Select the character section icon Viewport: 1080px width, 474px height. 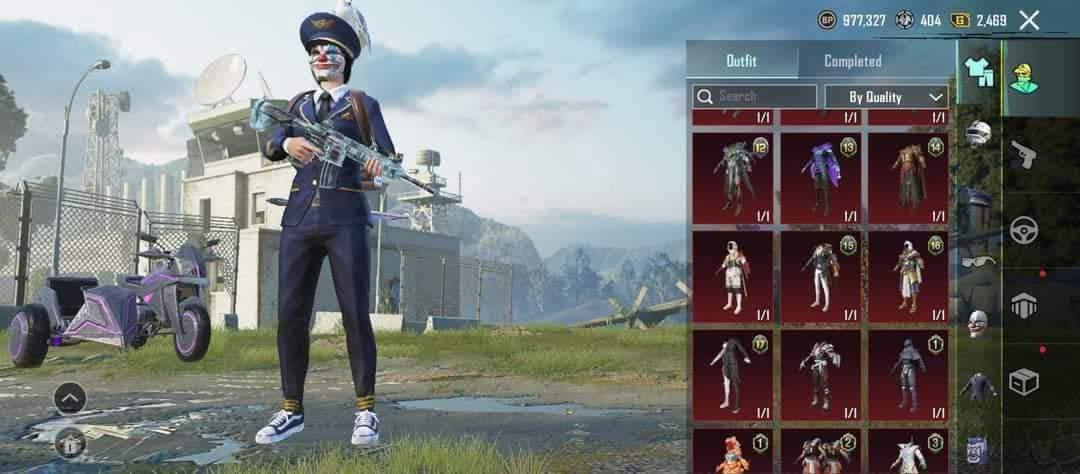pos(1023,77)
